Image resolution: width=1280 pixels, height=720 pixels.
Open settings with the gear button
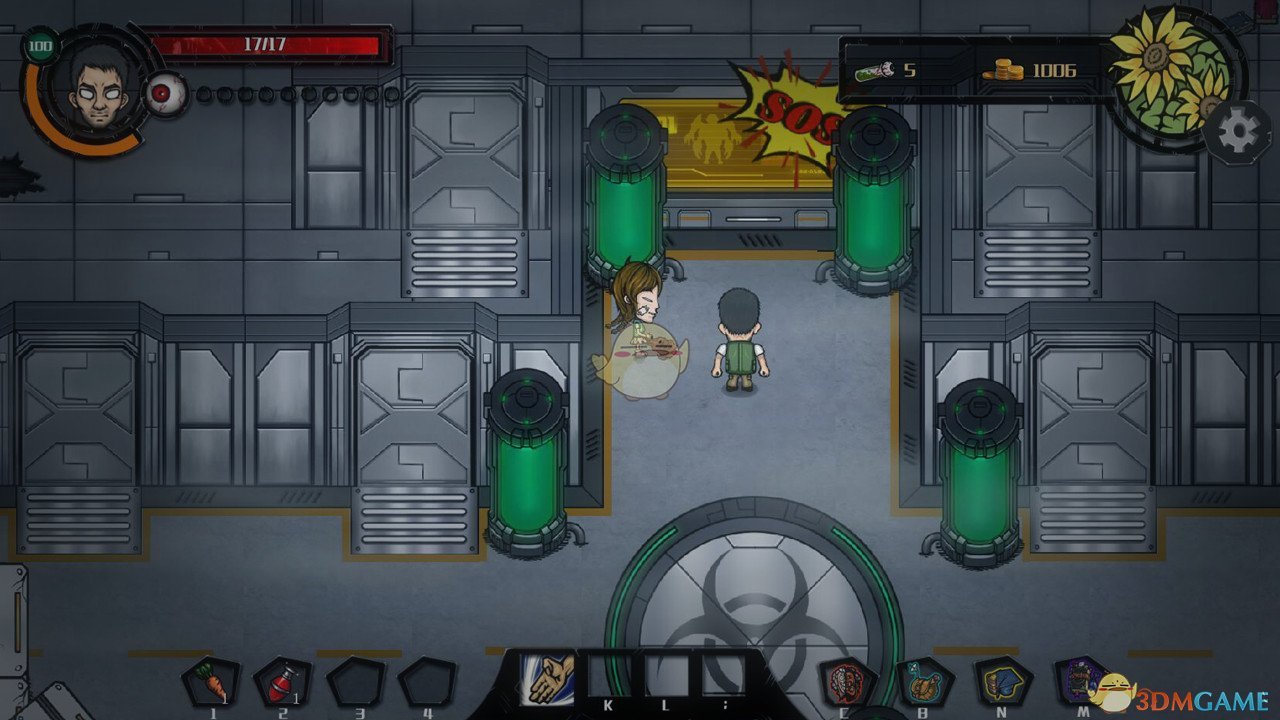(1238, 132)
